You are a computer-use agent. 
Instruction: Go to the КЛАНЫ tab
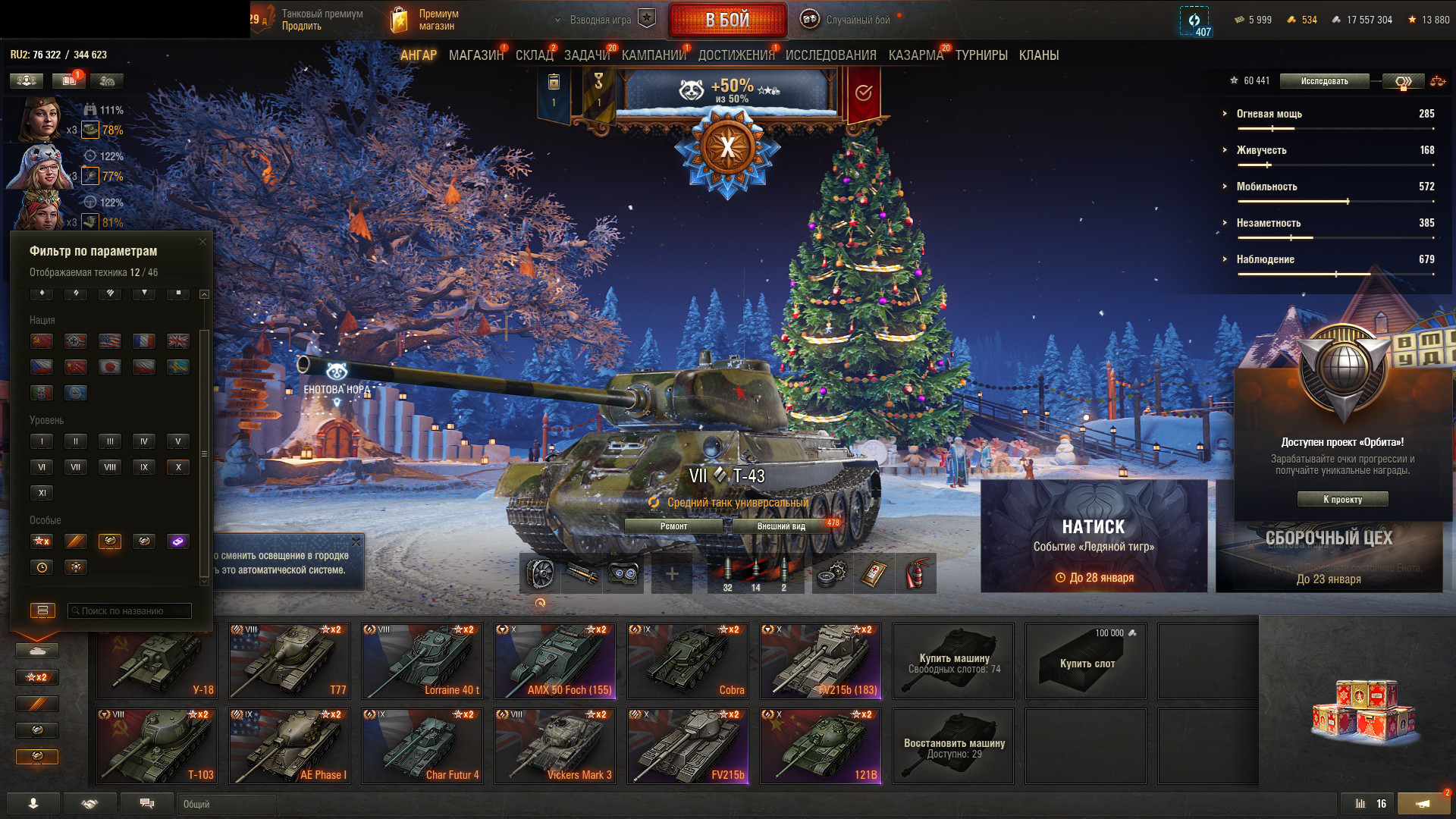[x=1038, y=55]
